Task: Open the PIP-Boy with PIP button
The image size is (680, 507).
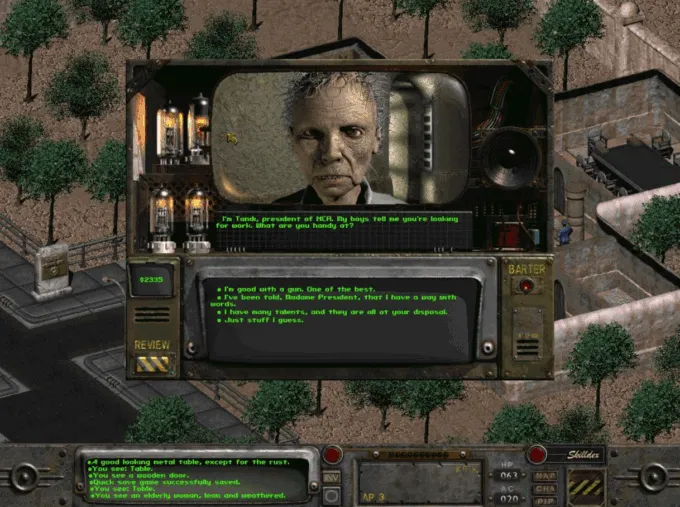Action: click(x=545, y=499)
